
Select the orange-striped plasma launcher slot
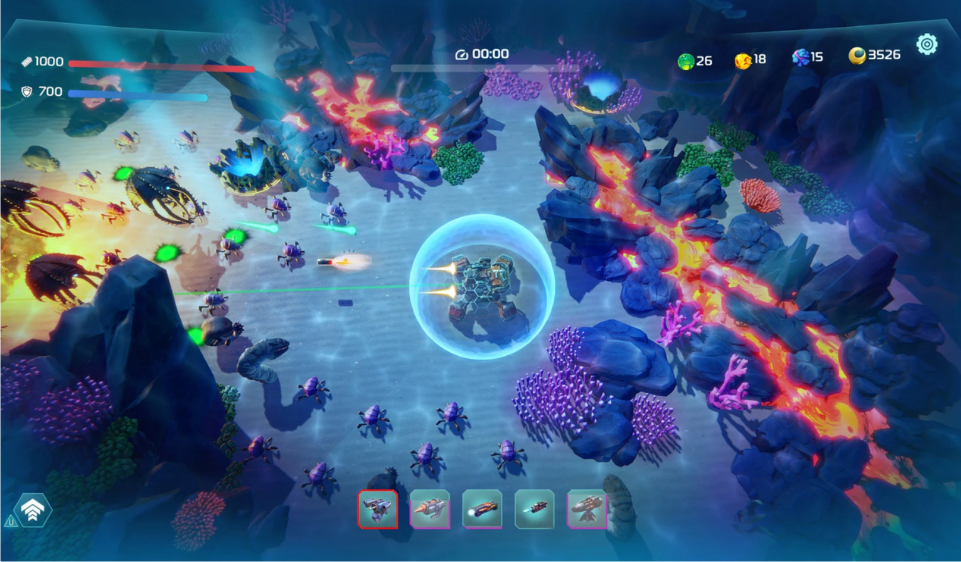click(482, 509)
